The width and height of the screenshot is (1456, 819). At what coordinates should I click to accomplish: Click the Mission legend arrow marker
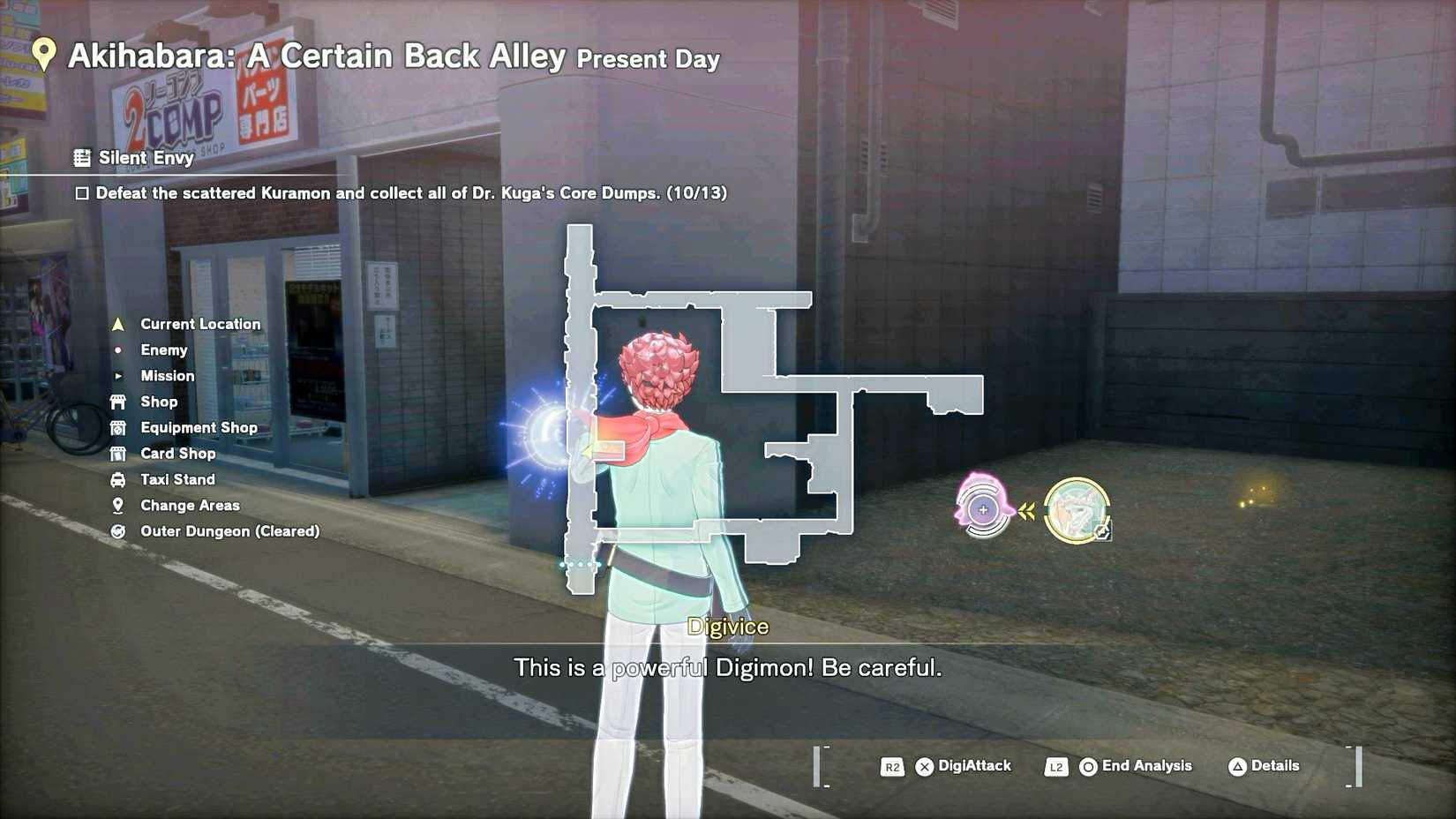coord(119,375)
